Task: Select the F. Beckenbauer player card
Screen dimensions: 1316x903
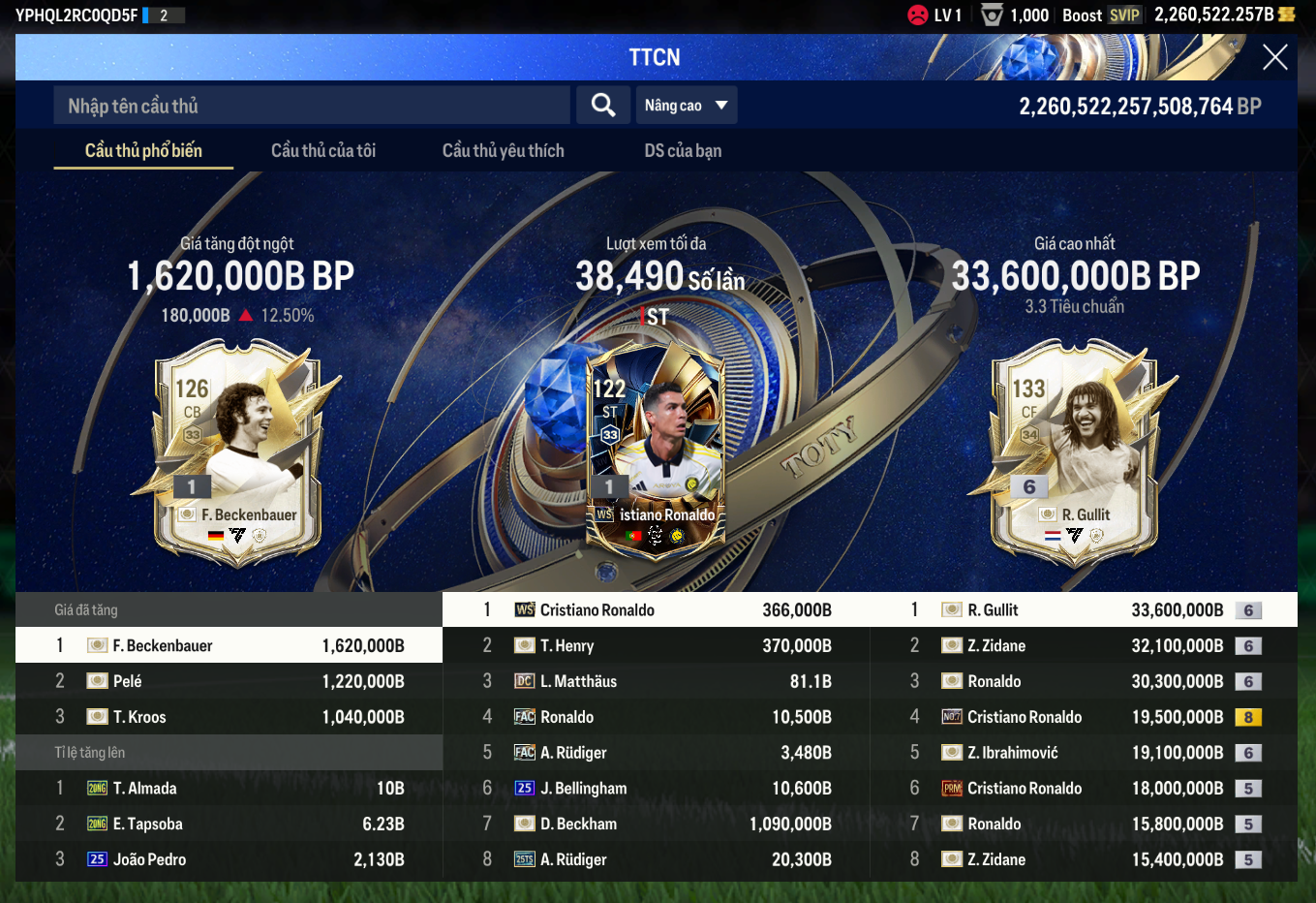Action: point(238,451)
